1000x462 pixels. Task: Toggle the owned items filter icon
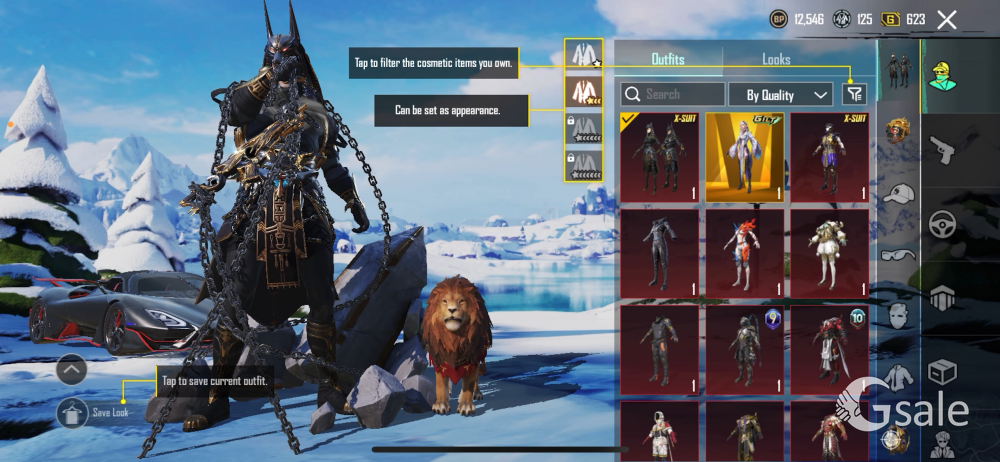(853, 94)
